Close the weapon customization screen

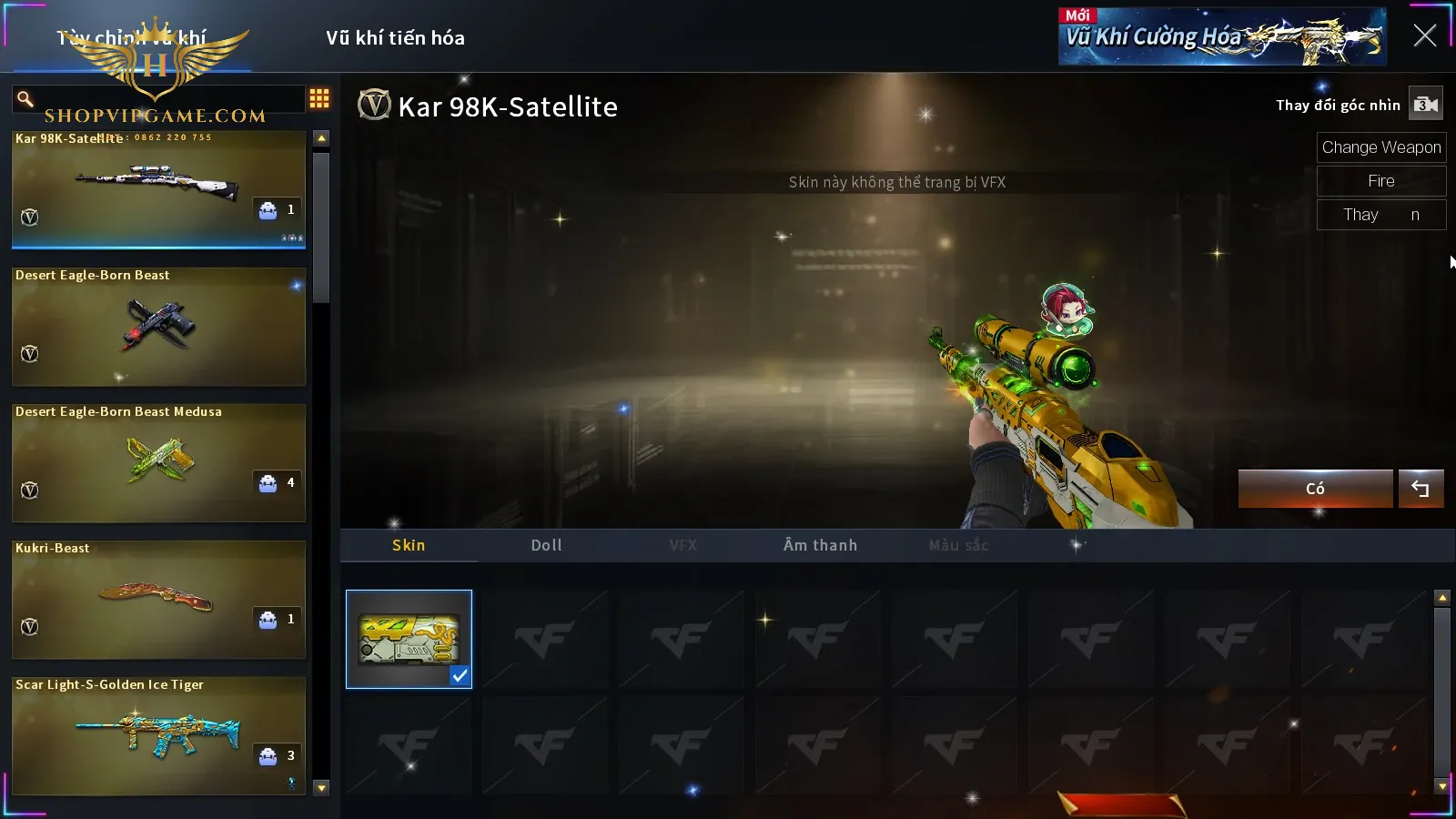click(x=1424, y=35)
